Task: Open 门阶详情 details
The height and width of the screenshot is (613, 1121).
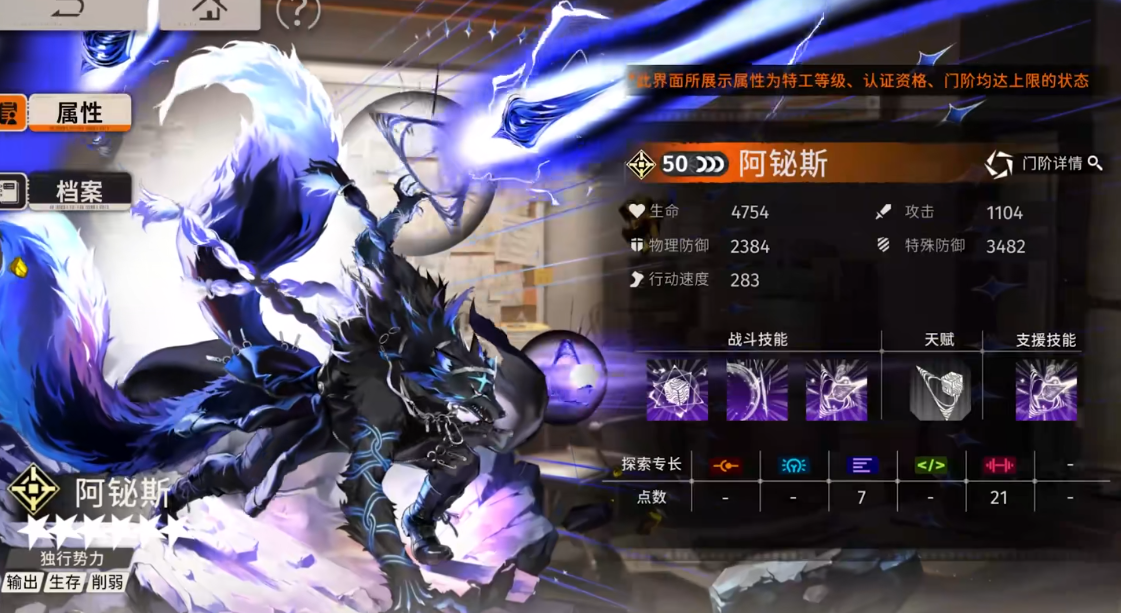Action: click(x=1044, y=163)
